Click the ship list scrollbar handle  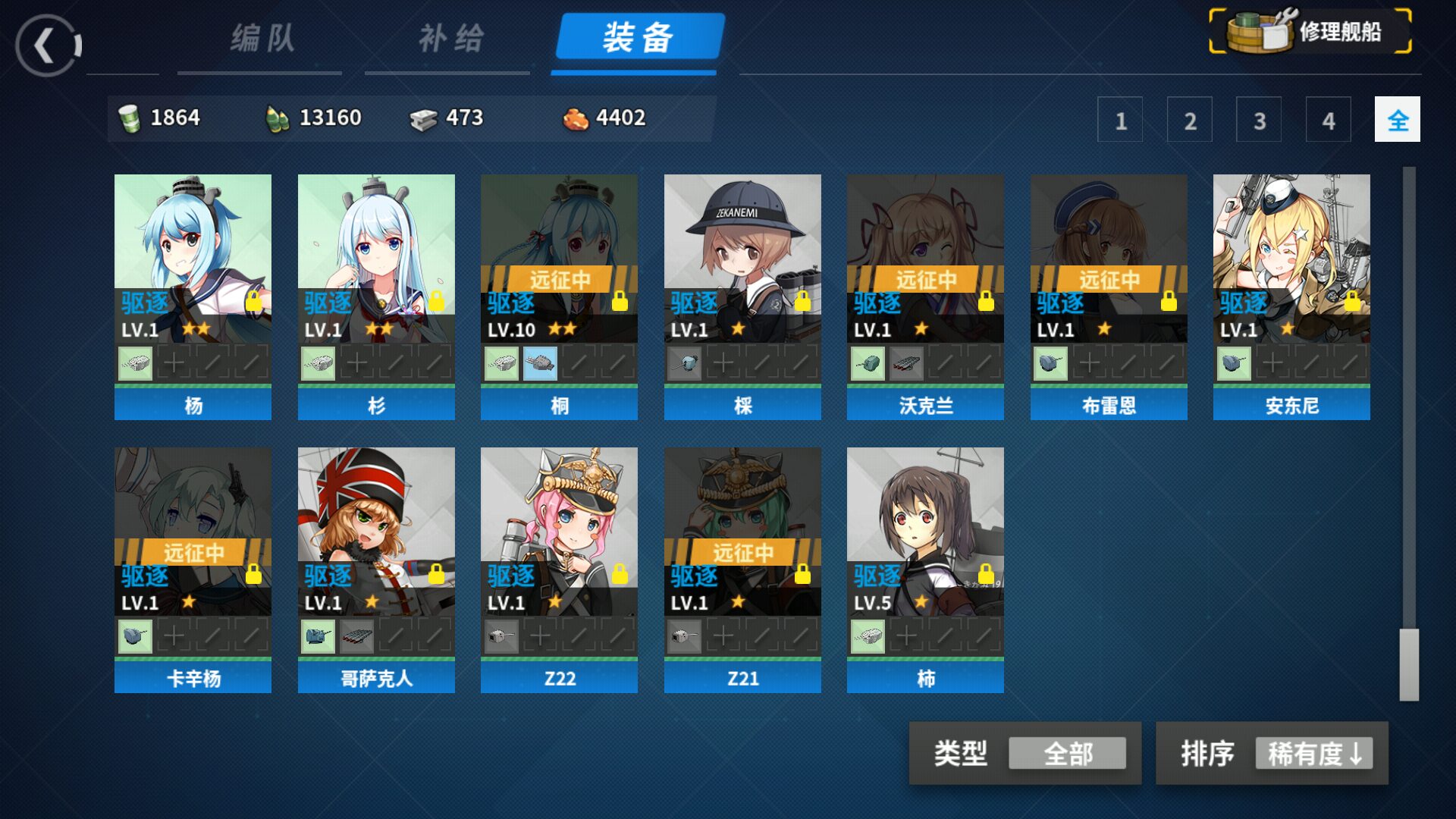pos(1409,664)
